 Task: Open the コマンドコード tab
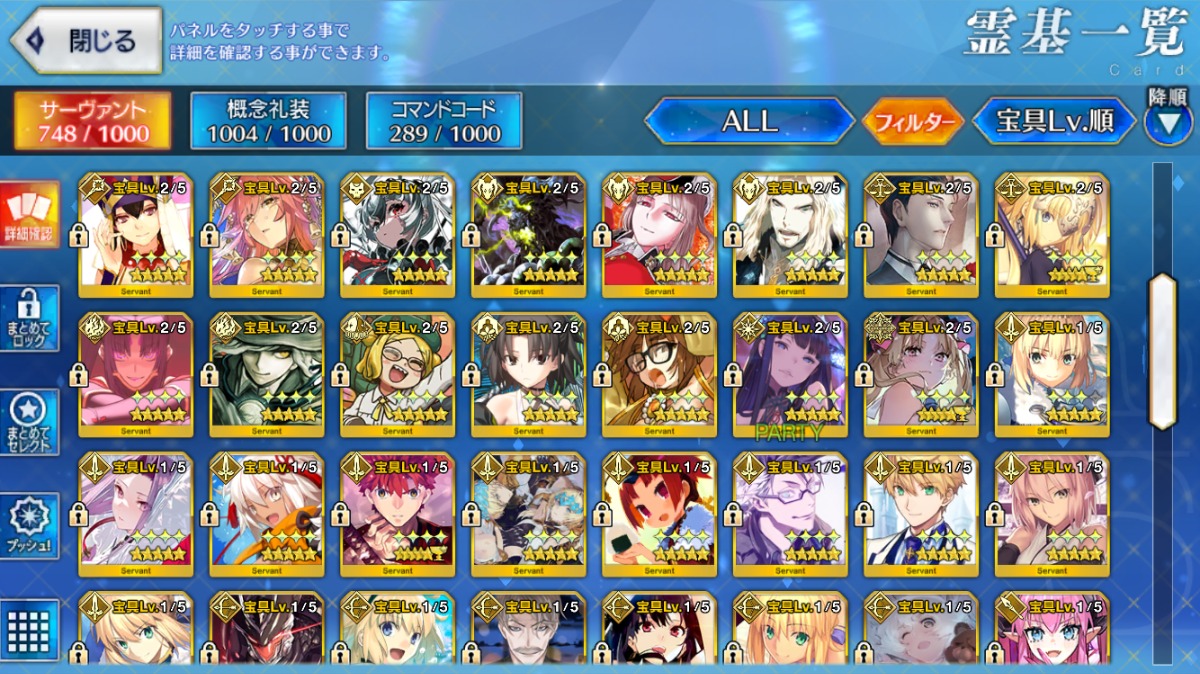coord(444,121)
